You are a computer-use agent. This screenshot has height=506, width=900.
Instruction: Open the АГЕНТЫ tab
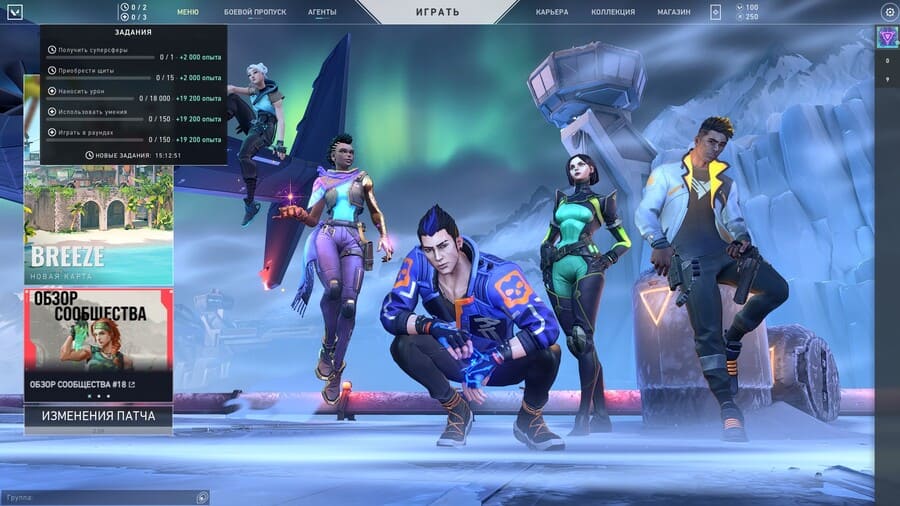(322, 12)
